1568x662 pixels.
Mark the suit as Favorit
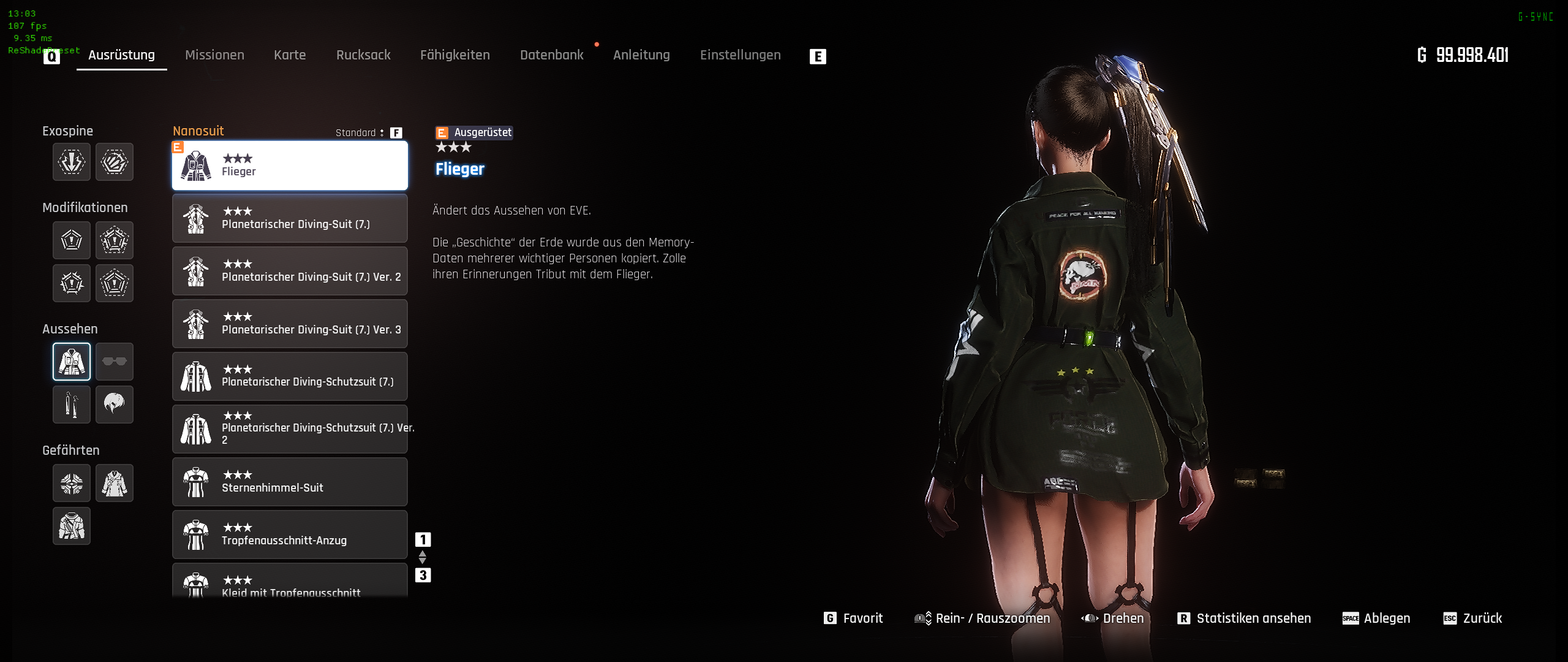pos(854,618)
